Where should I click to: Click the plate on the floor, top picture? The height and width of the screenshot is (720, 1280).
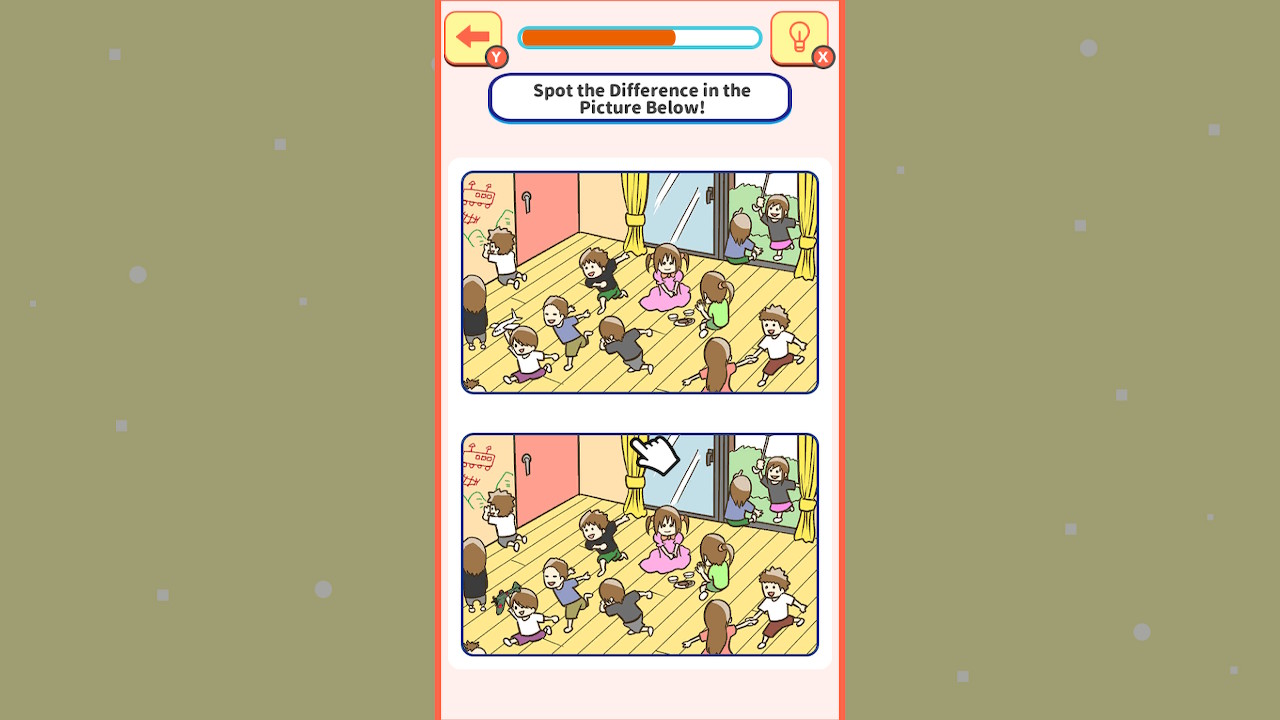(684, 320)
